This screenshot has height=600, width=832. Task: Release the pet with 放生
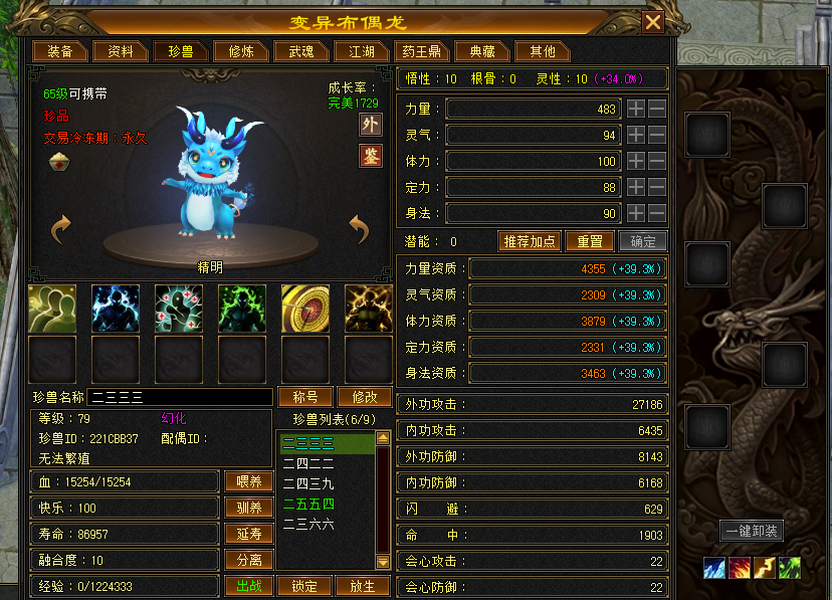(x=362, y=586)
